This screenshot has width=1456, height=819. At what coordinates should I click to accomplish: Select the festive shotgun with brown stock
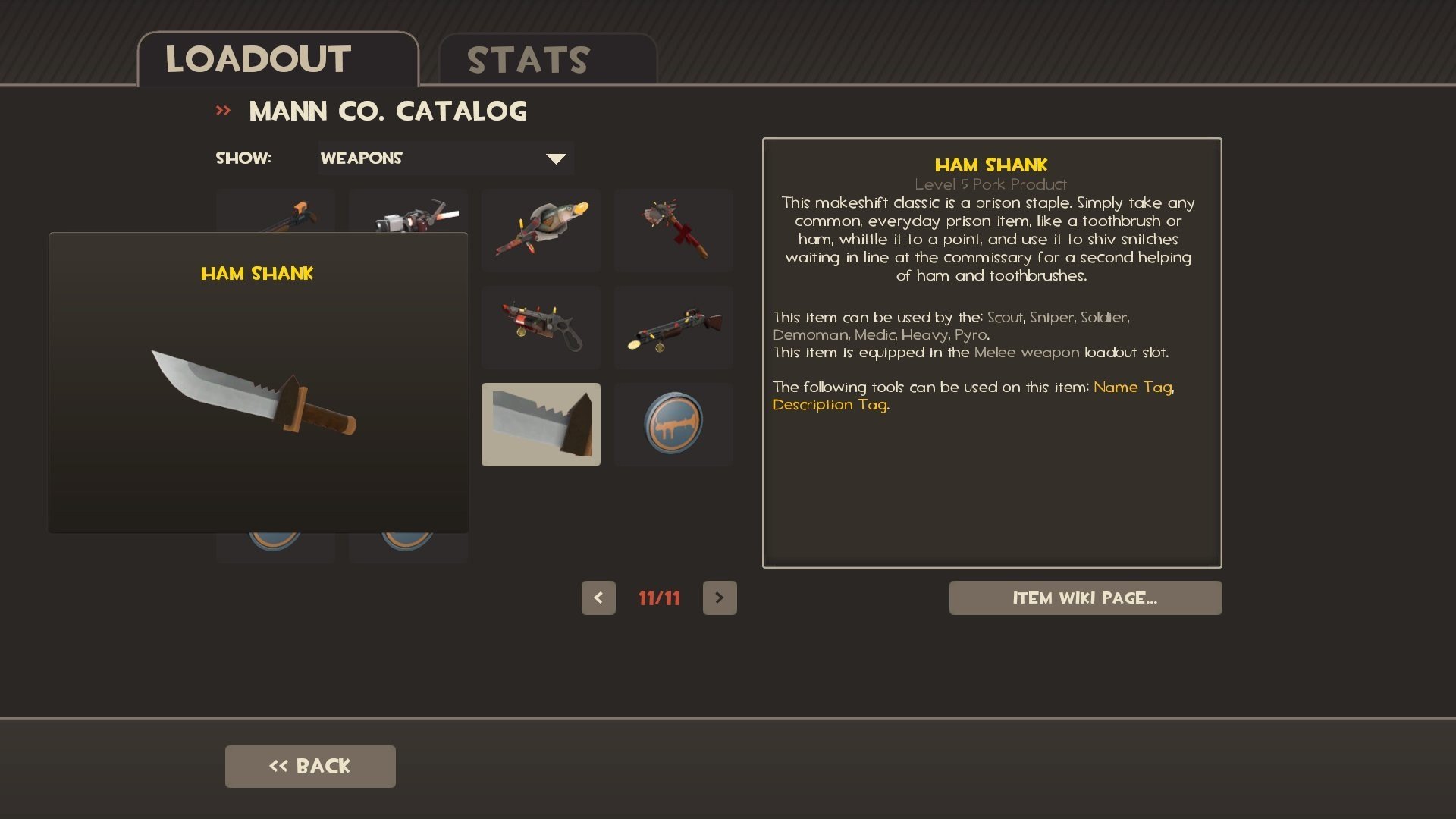673,327
